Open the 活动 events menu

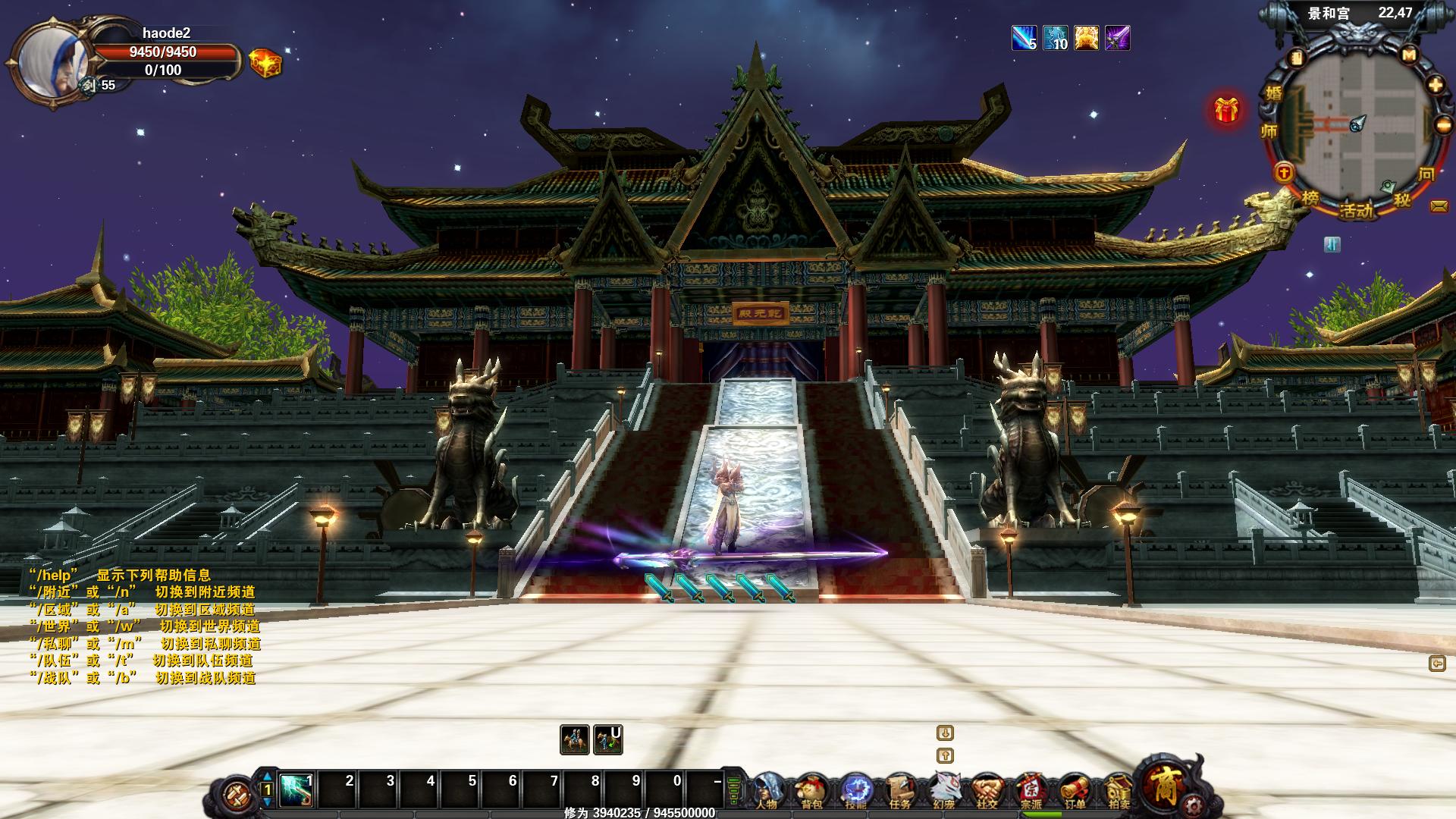click(x=1357, y=210)
